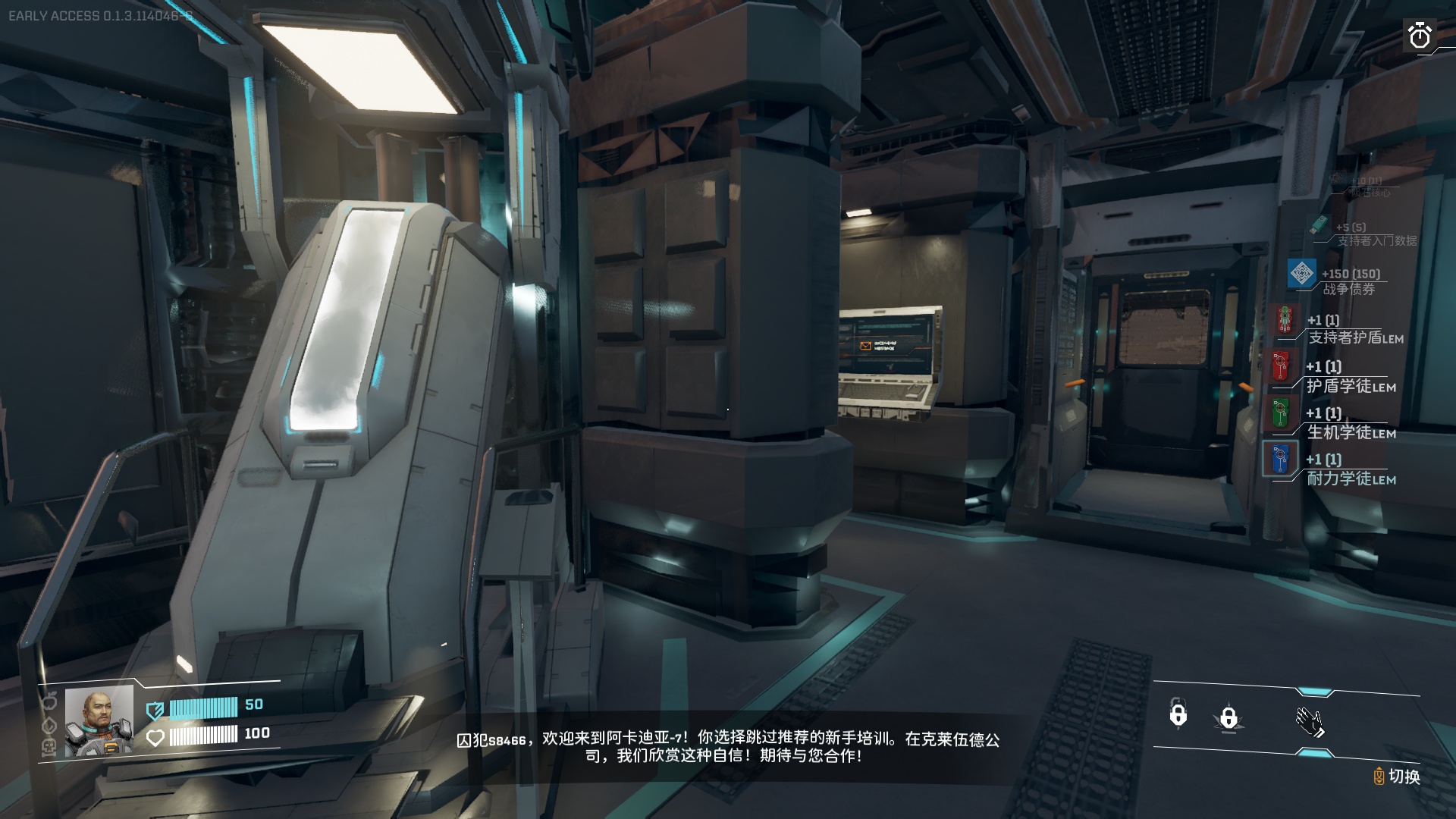The height and width of the screenshot is (819, 1456).
Task: Click the red 护盾学徒LEM loot icon
Action: (x=1280, y=366)
